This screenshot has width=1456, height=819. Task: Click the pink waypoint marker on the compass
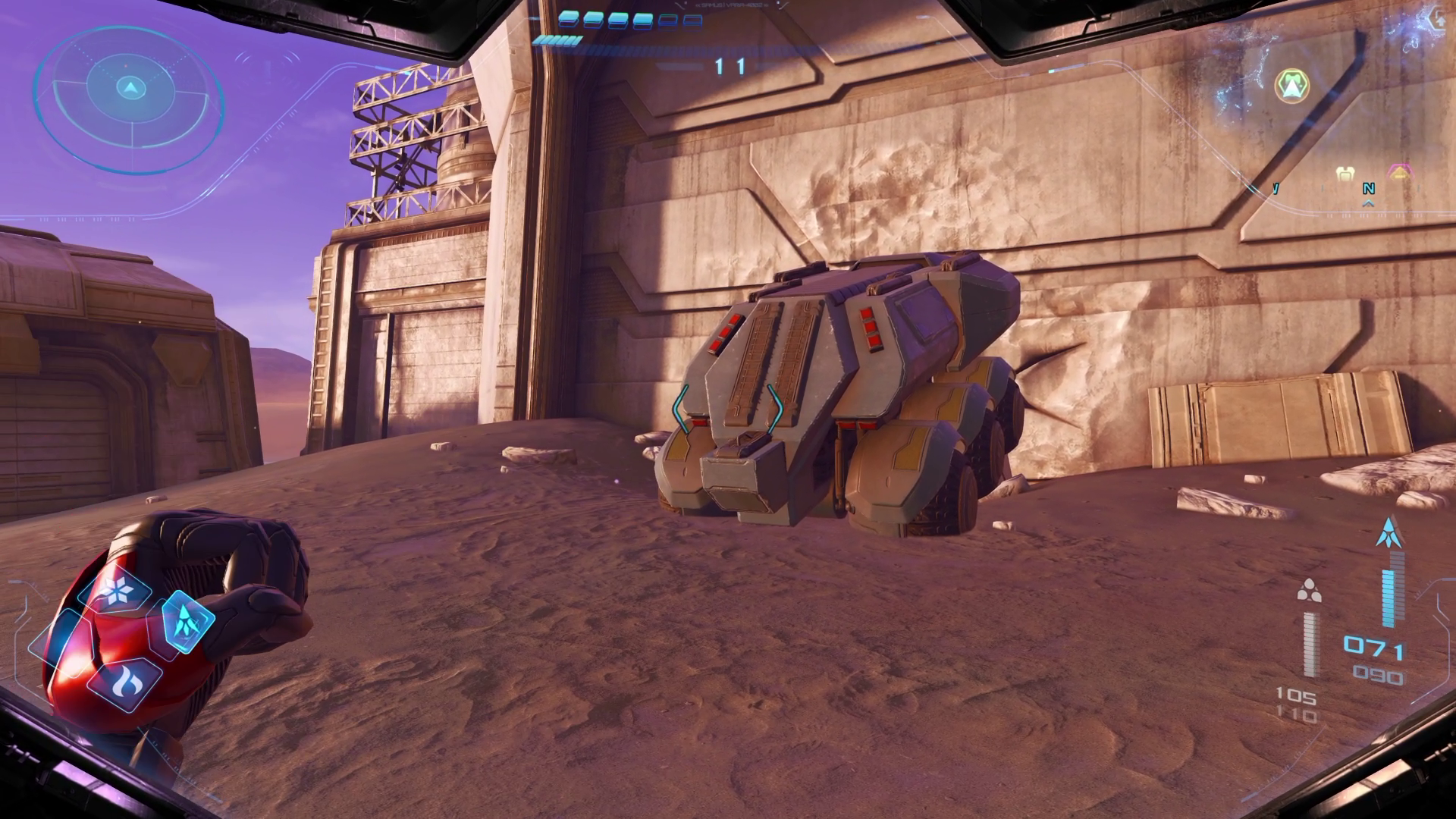(1399, 171)
